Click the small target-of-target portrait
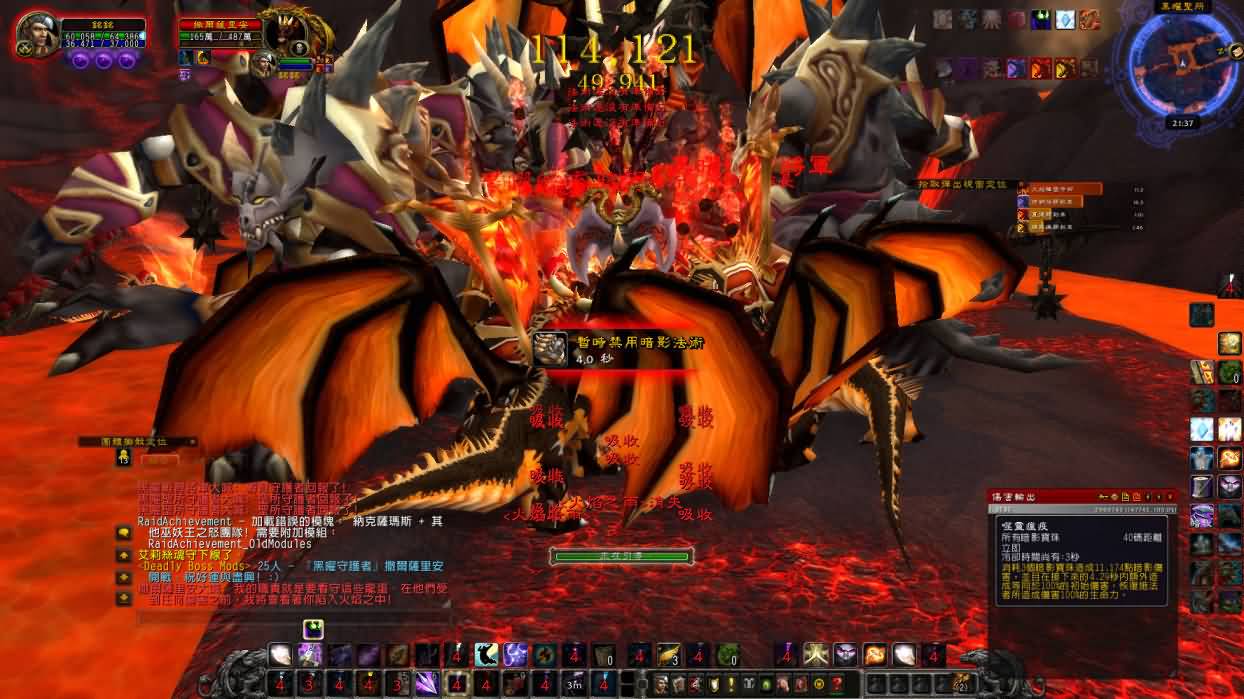The height and width of the screenshot is (699, 1244). tap(263, 64)
